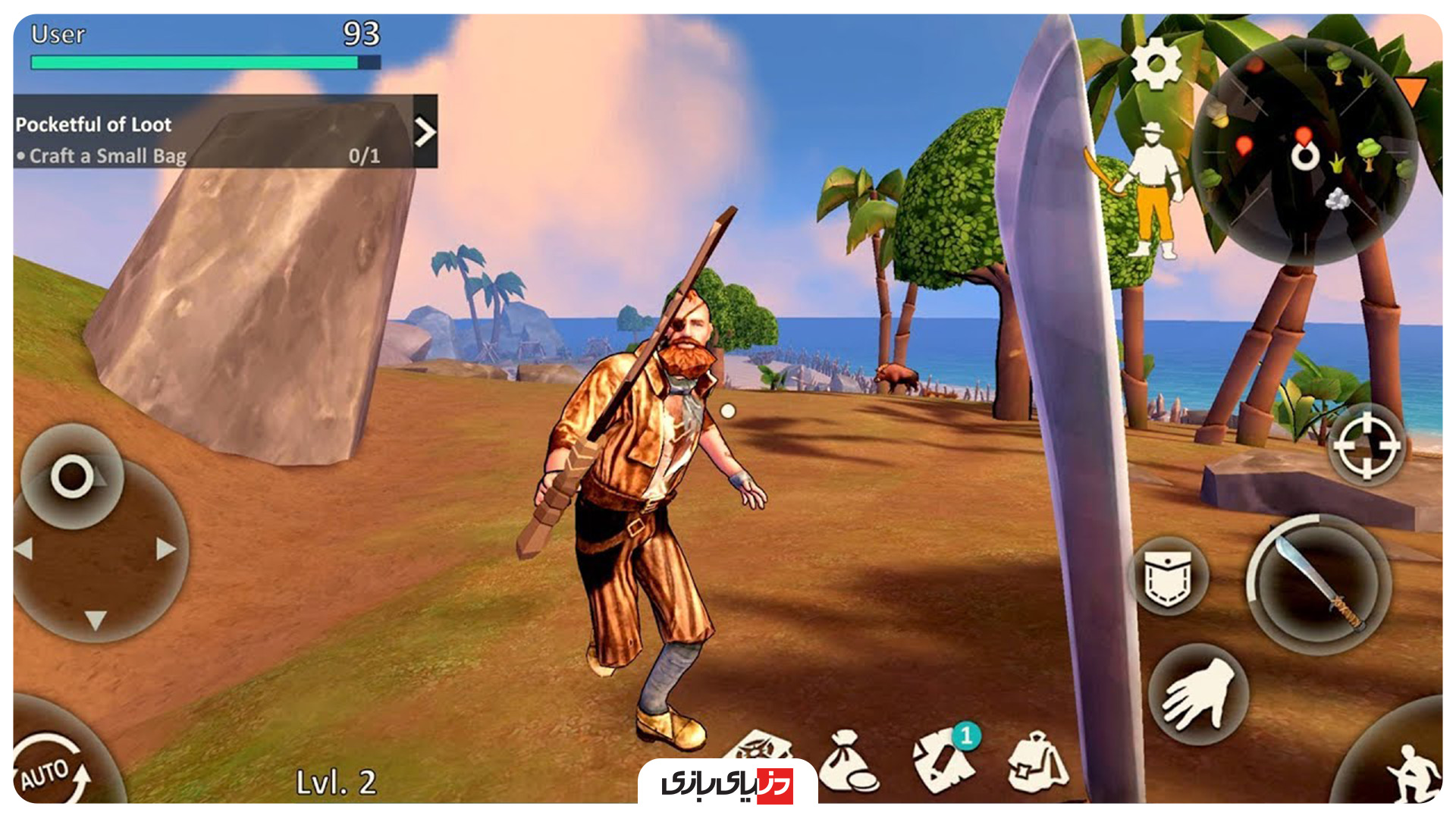Screen dimensions: 1456x819
Task: Toggle aim mode with the crosshair button
Action: click(1366, 447)
